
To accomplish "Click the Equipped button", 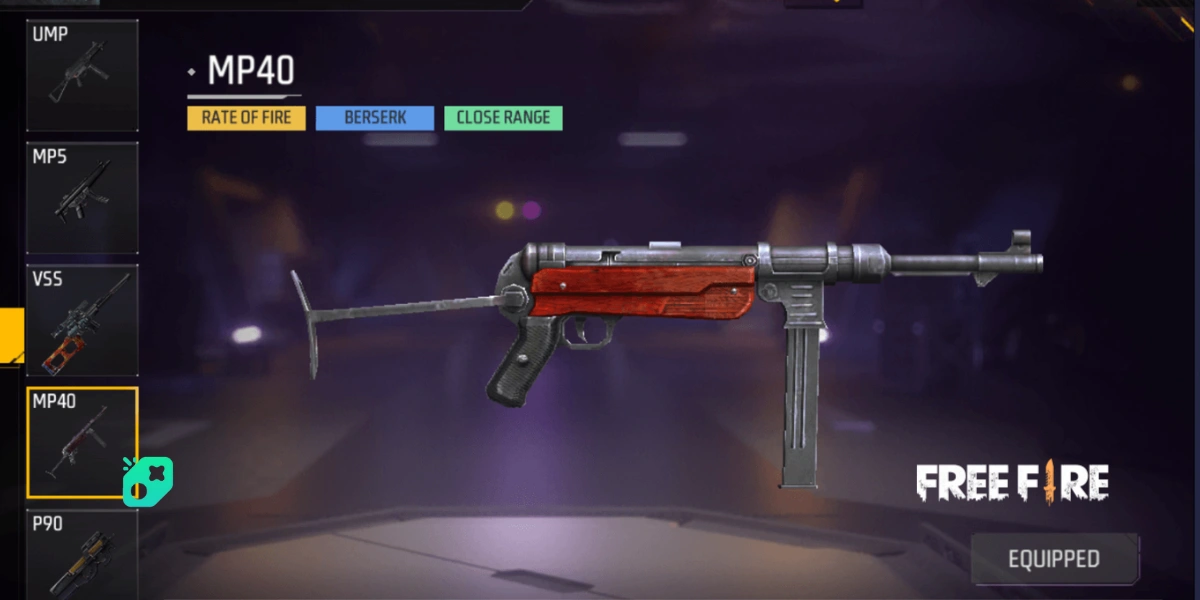I will click(1054, 559).
